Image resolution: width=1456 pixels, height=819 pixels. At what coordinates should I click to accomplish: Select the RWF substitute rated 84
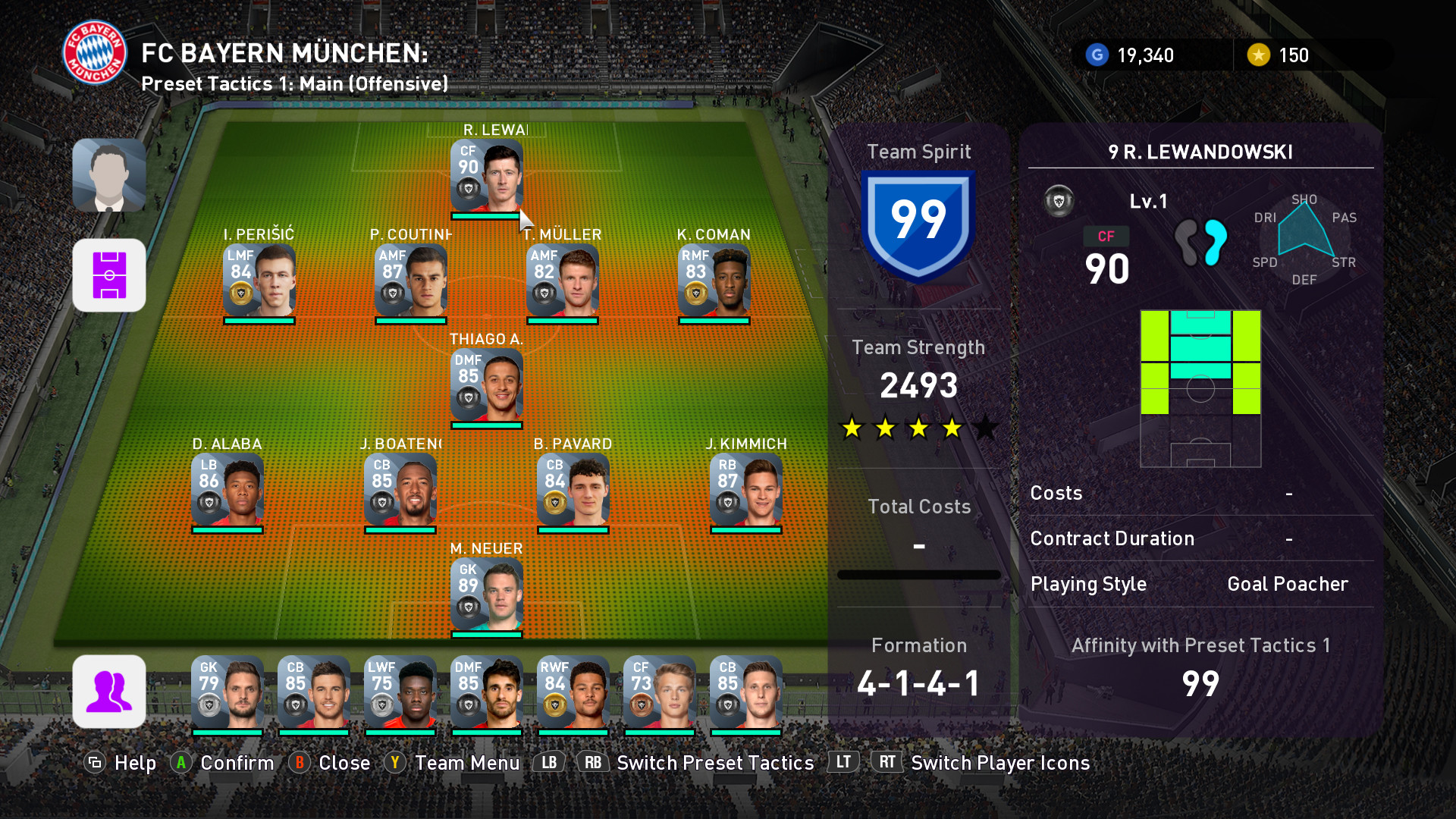(573, 692)
